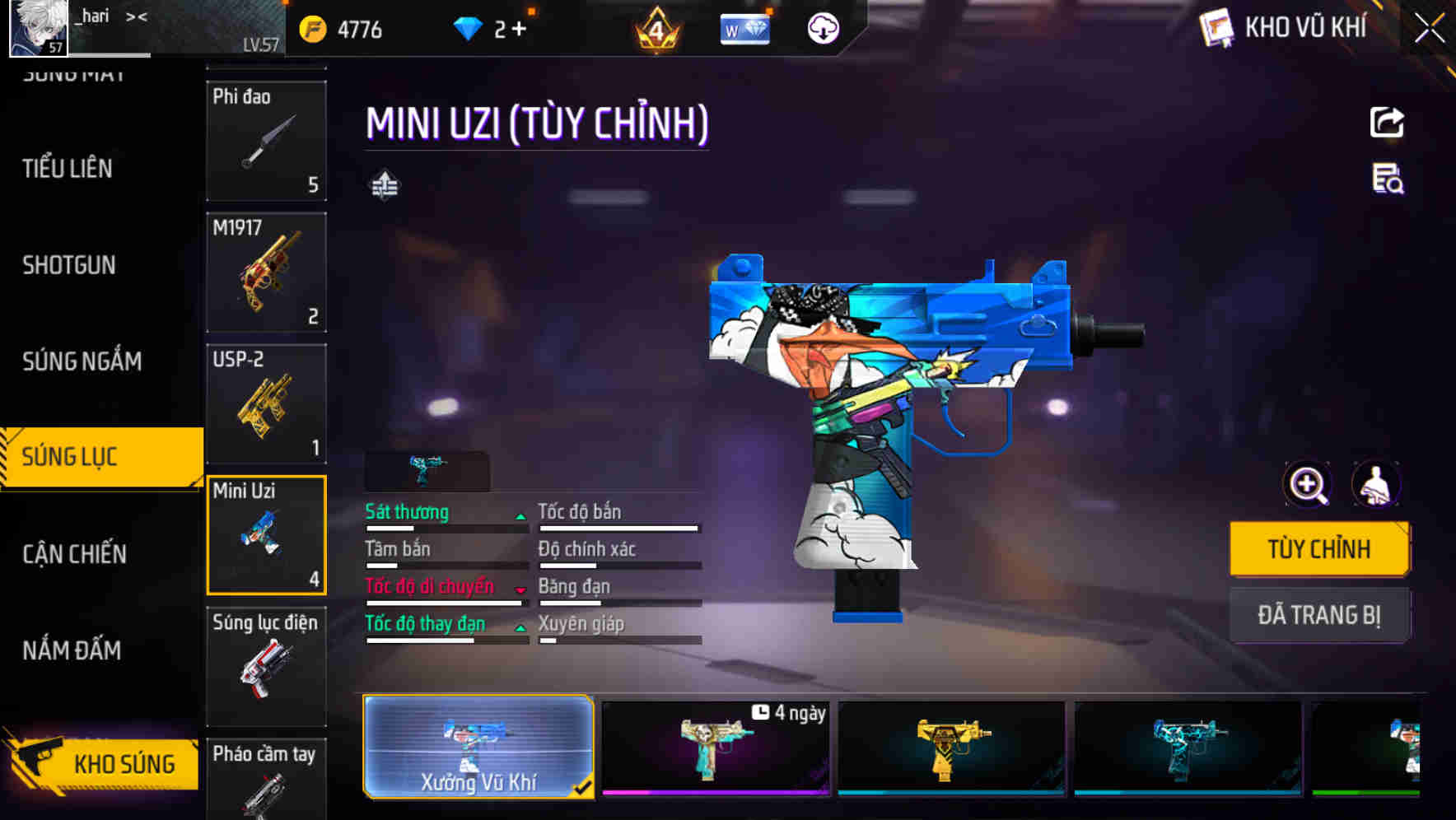Switch to the TIỂU LIÊN category
Screen dimensions: 1456x820
coord(68,169)
